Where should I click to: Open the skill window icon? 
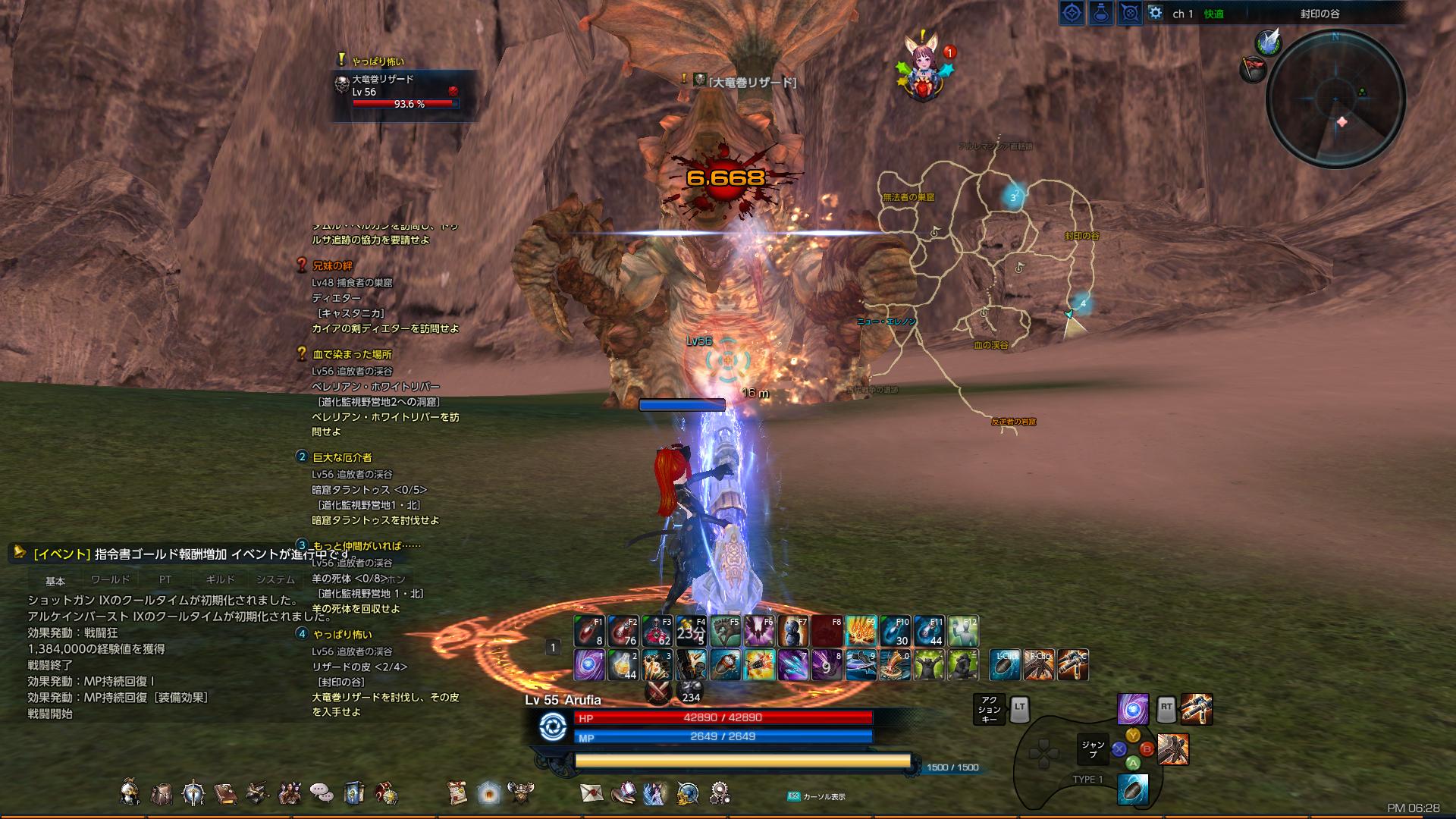coord(193,791)
